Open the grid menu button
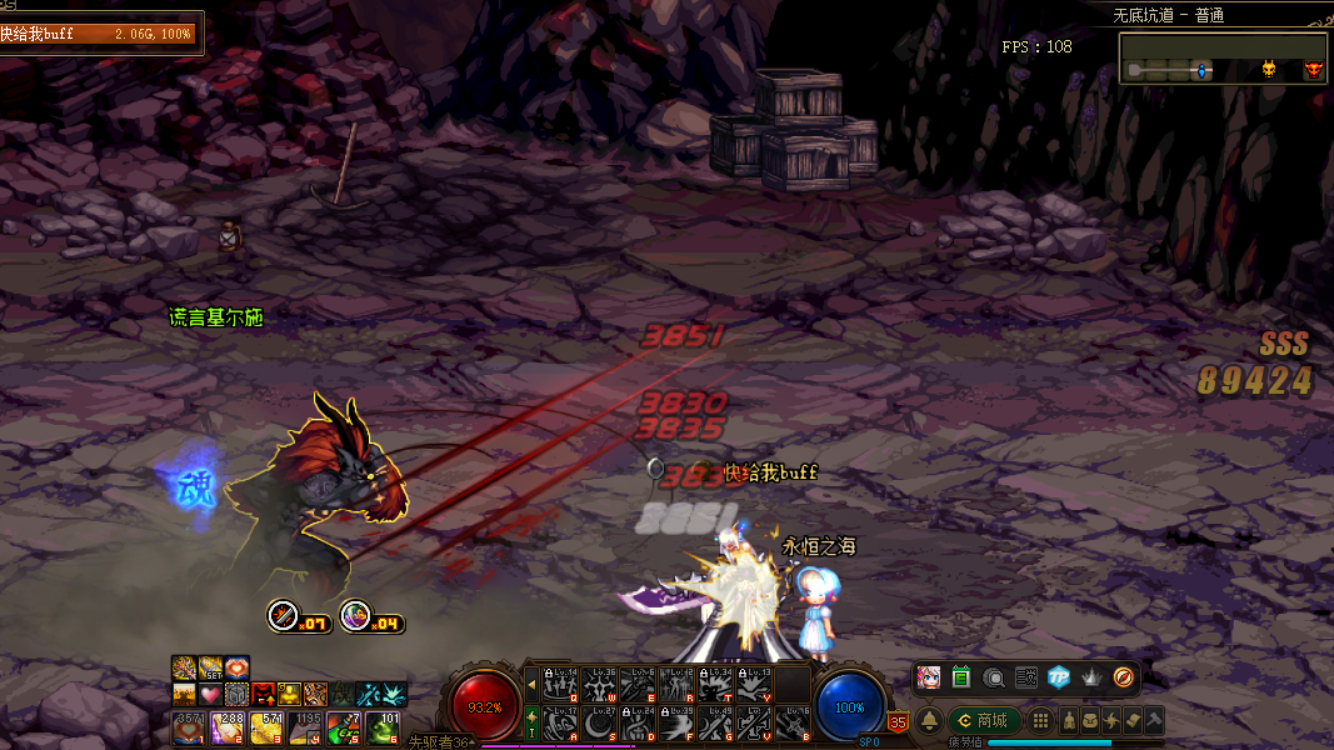This screenshot has width=1334, height=750. coord(1041,720)
